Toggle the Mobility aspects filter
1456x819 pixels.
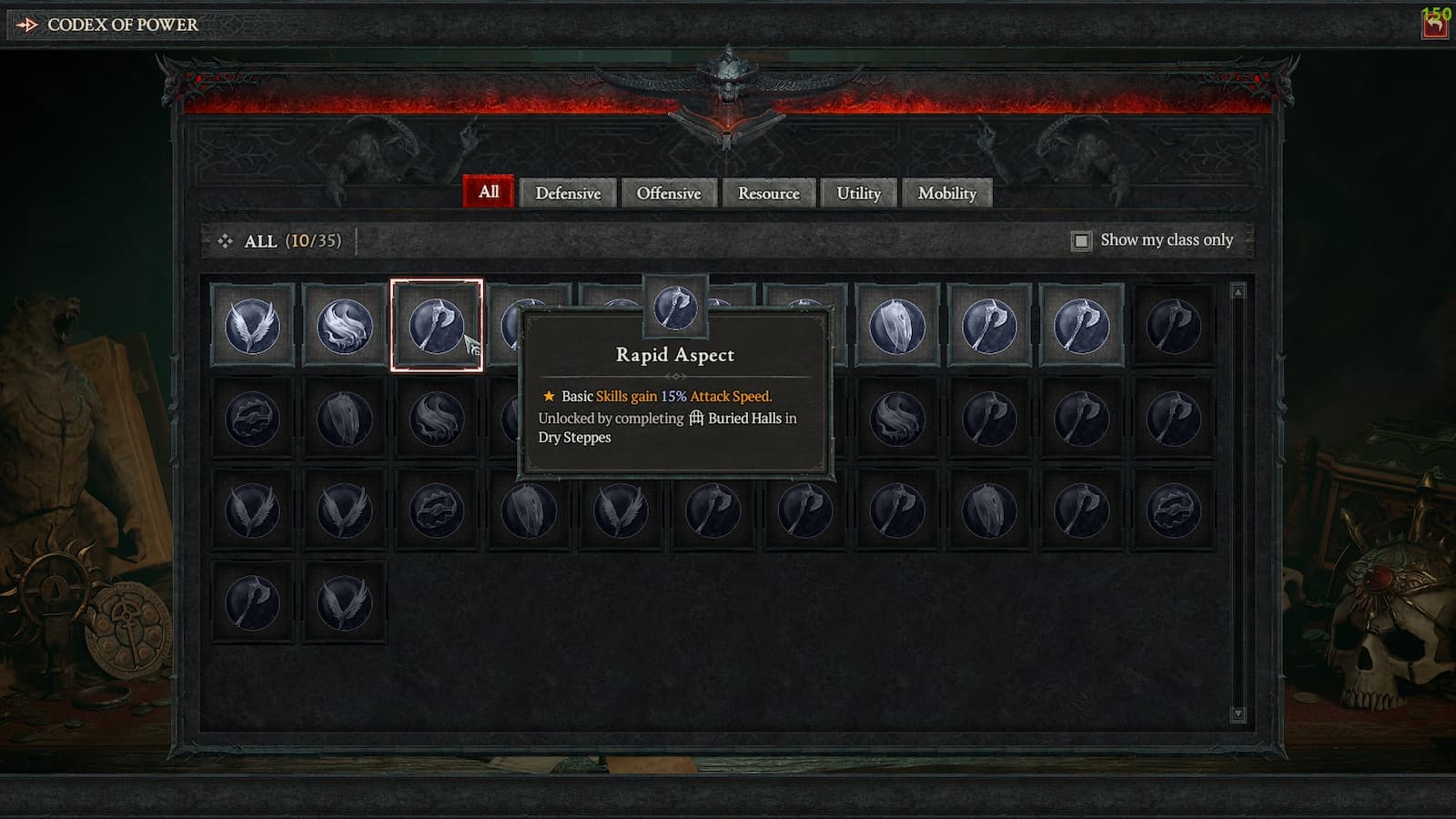[948, 193]
